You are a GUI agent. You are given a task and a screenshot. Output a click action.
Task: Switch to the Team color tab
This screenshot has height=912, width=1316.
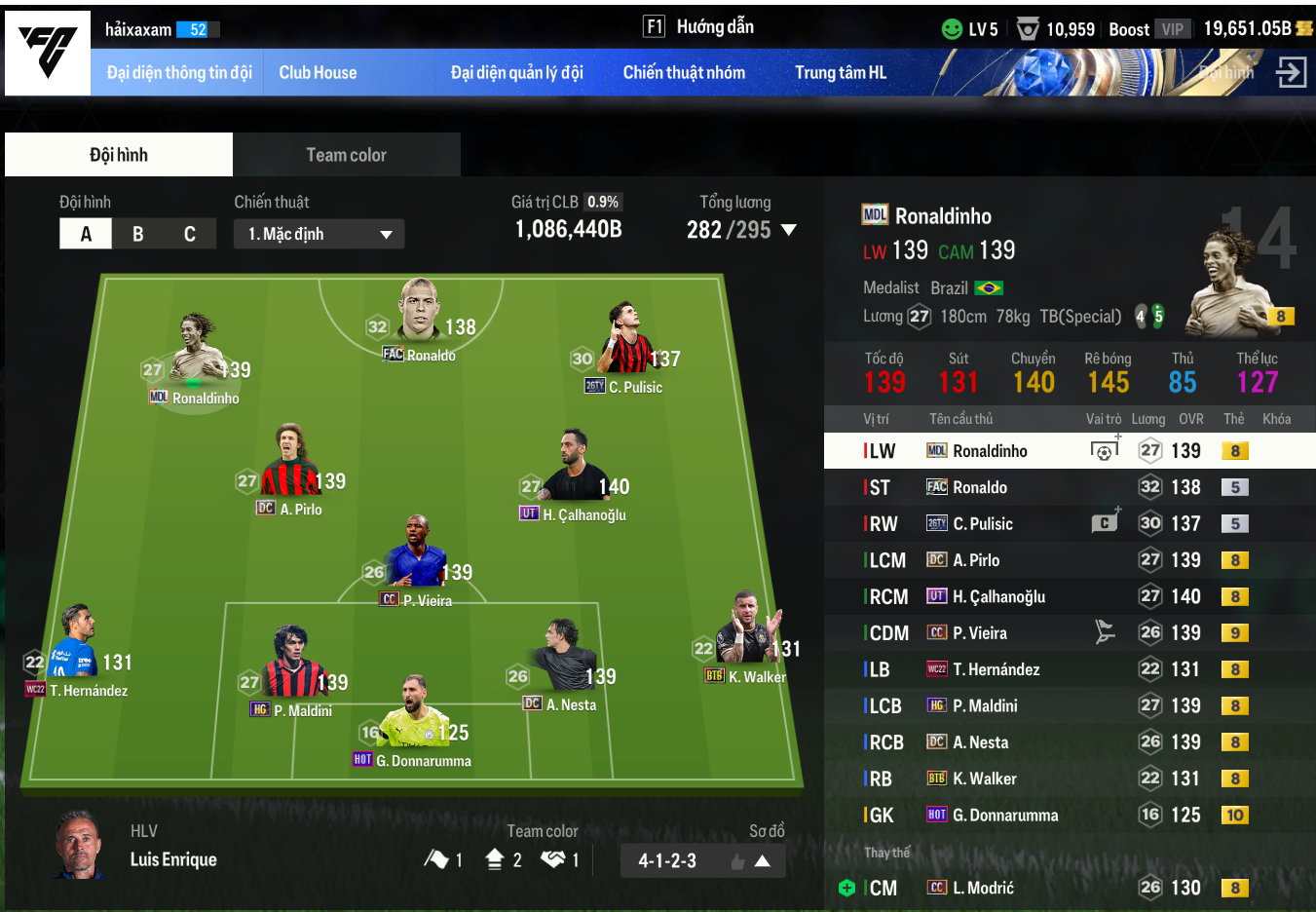pos(346,155)
